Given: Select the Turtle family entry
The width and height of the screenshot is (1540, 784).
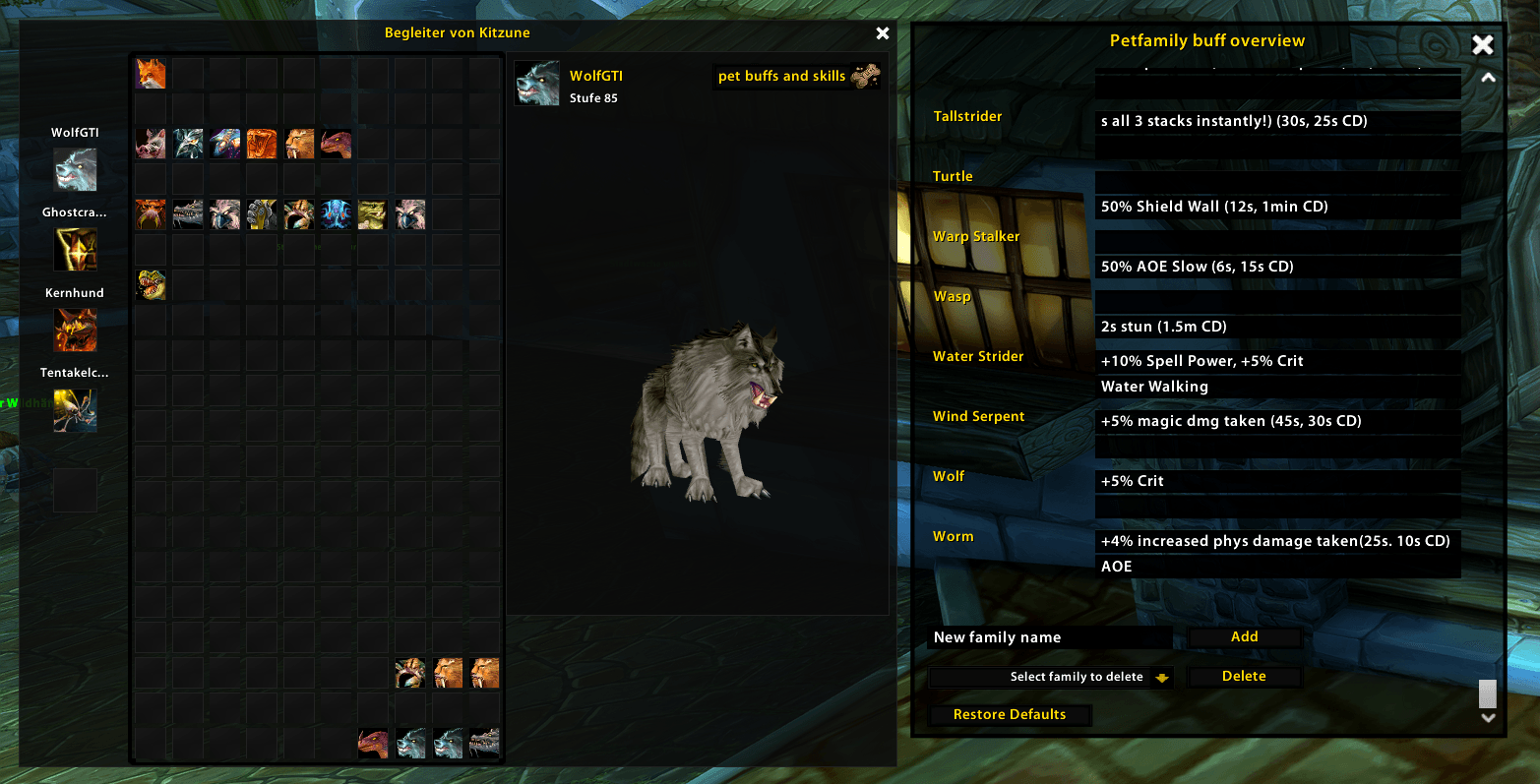Looking at the screenshot, I should 952,175.
